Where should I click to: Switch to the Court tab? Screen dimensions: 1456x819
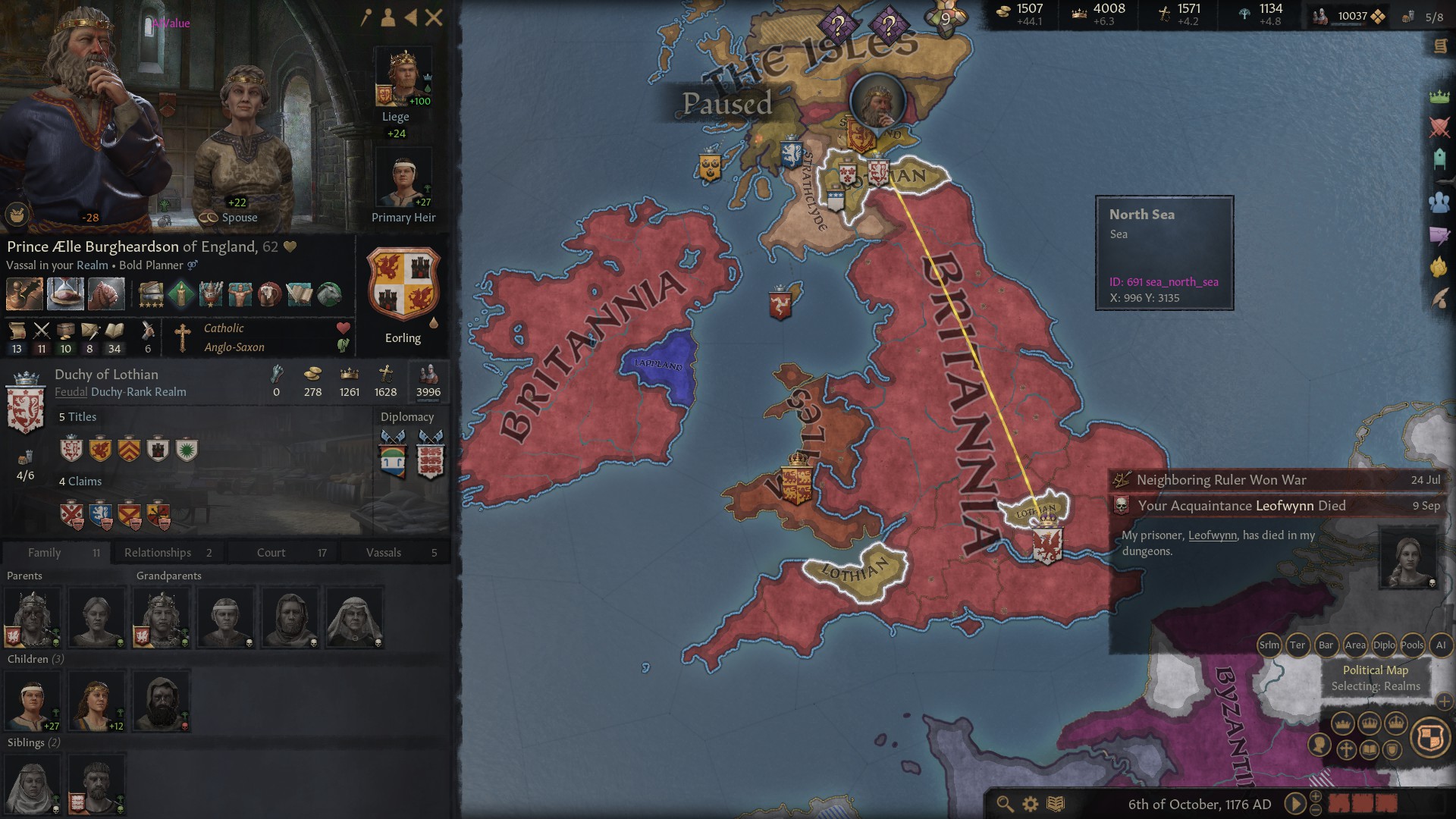click(271, 552)
